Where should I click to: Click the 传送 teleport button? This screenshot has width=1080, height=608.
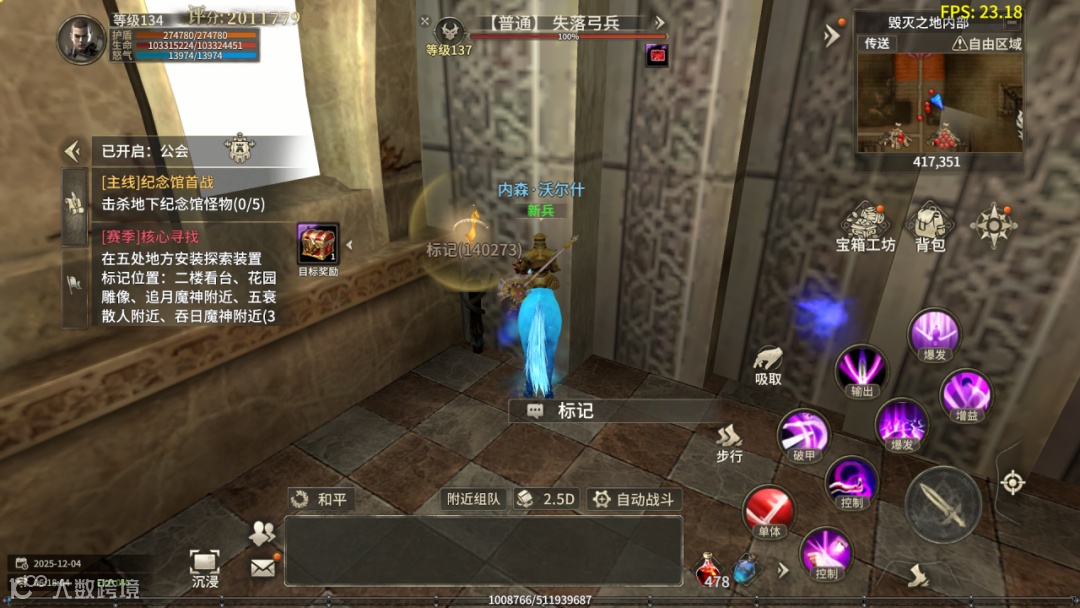(877, 44)
